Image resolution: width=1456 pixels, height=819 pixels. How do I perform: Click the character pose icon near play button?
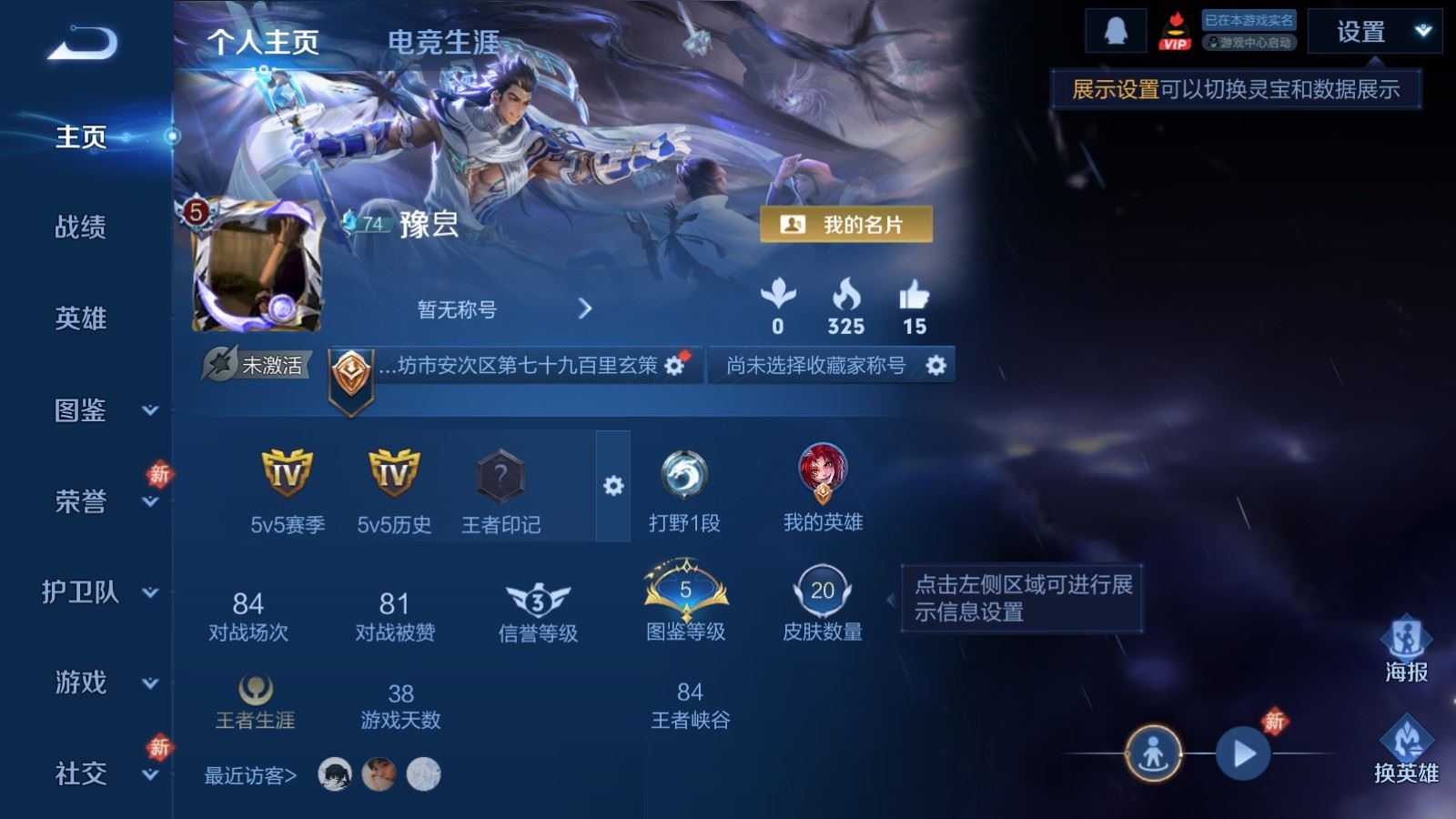(x=1153, y=753)
